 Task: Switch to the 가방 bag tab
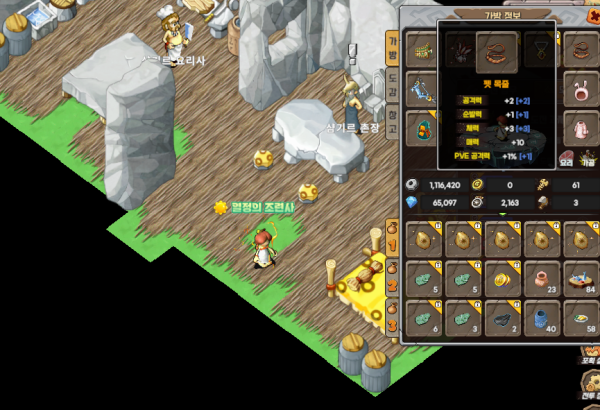(x=392, y=46)
